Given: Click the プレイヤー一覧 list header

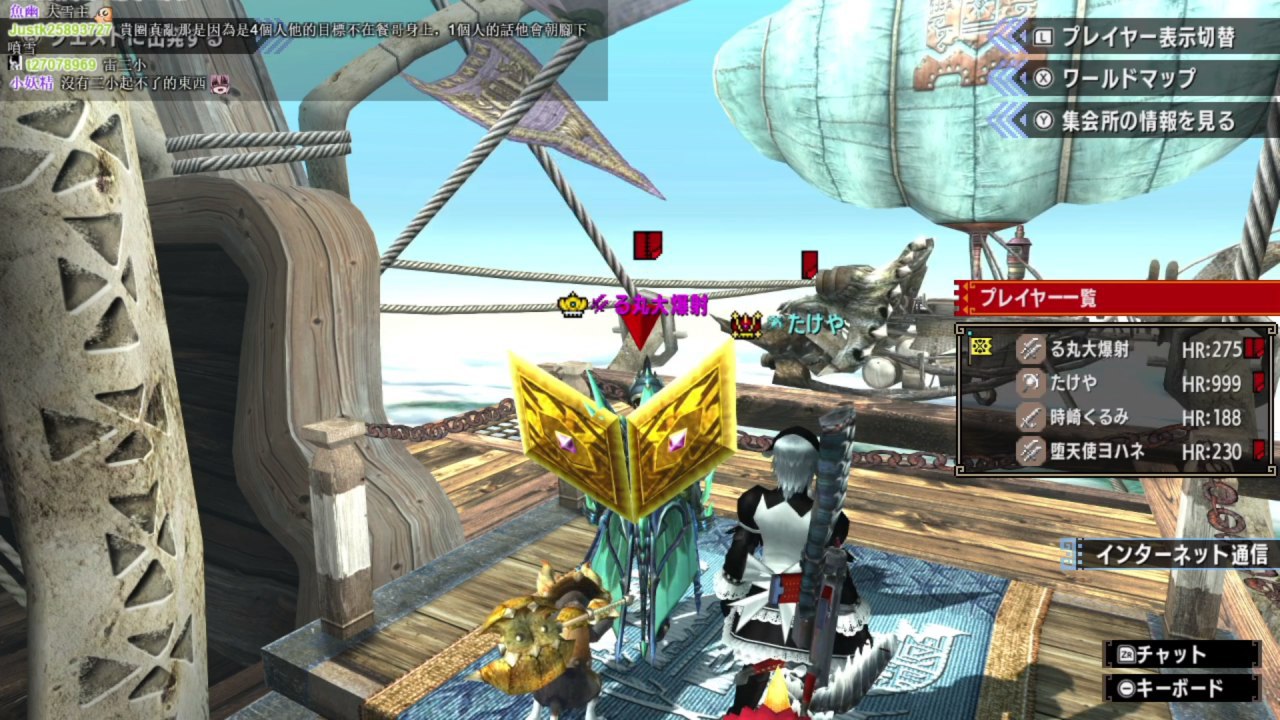Looking at the screenshot, I should point(1110,297).
